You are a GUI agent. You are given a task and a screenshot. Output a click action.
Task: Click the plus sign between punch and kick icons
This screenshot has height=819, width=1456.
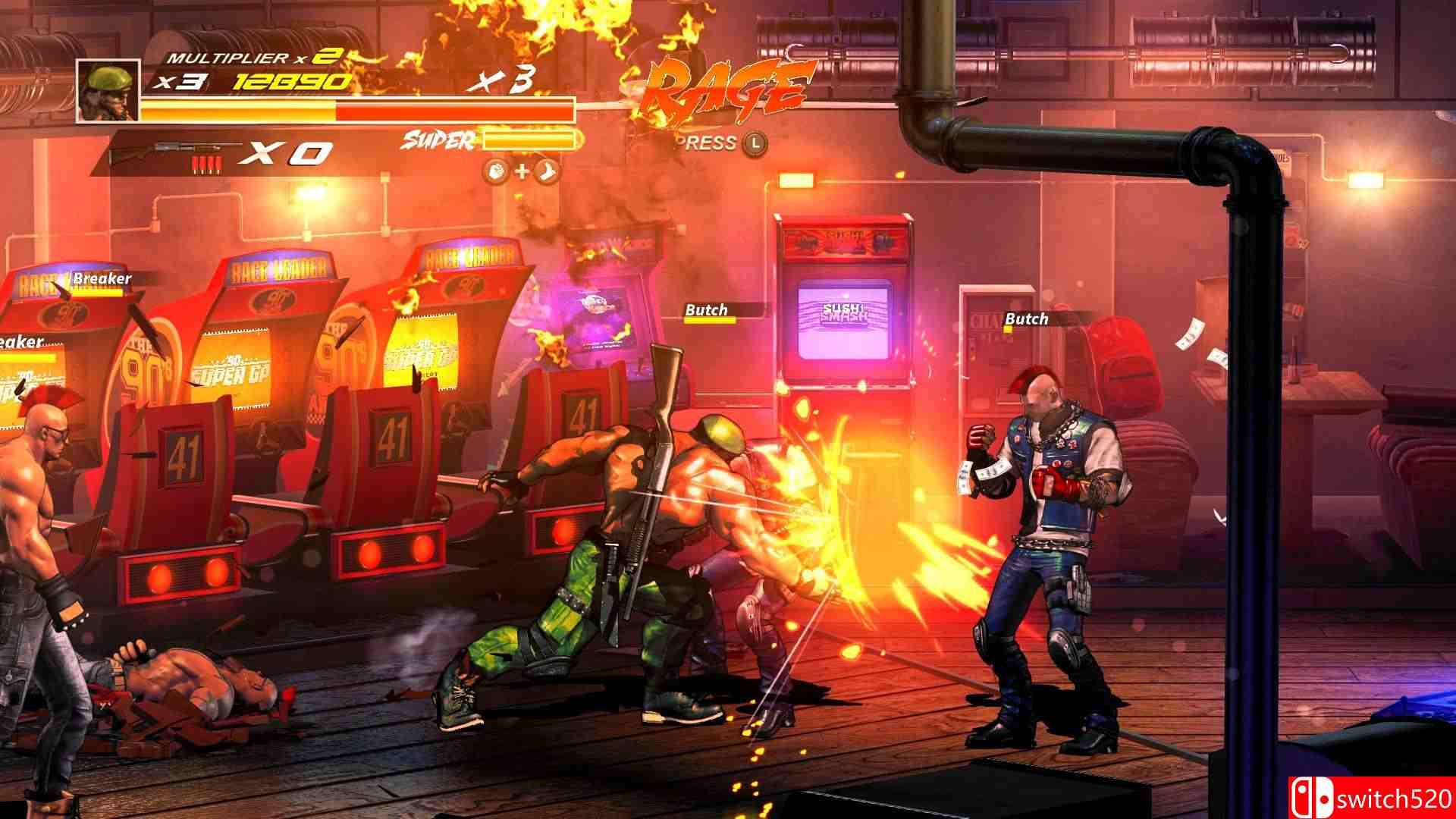pyautogui.click(x=521, y=173)
